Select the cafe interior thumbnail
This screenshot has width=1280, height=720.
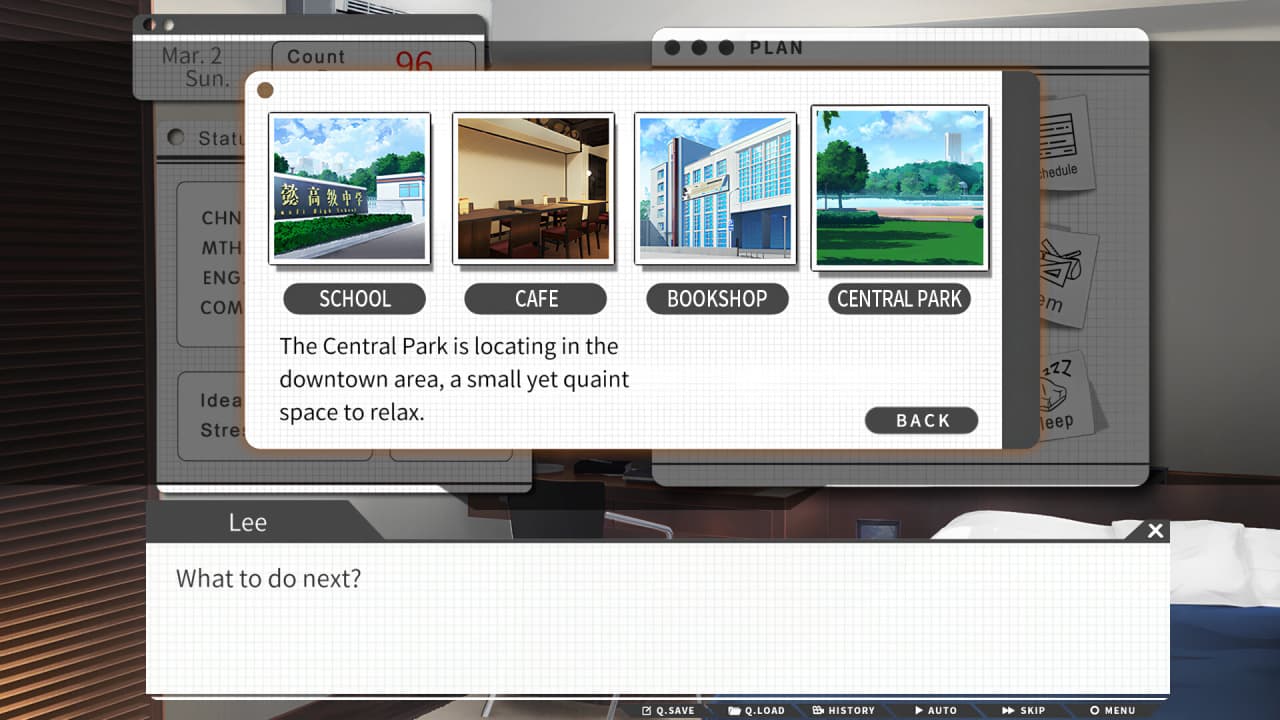tap(533, 188)
